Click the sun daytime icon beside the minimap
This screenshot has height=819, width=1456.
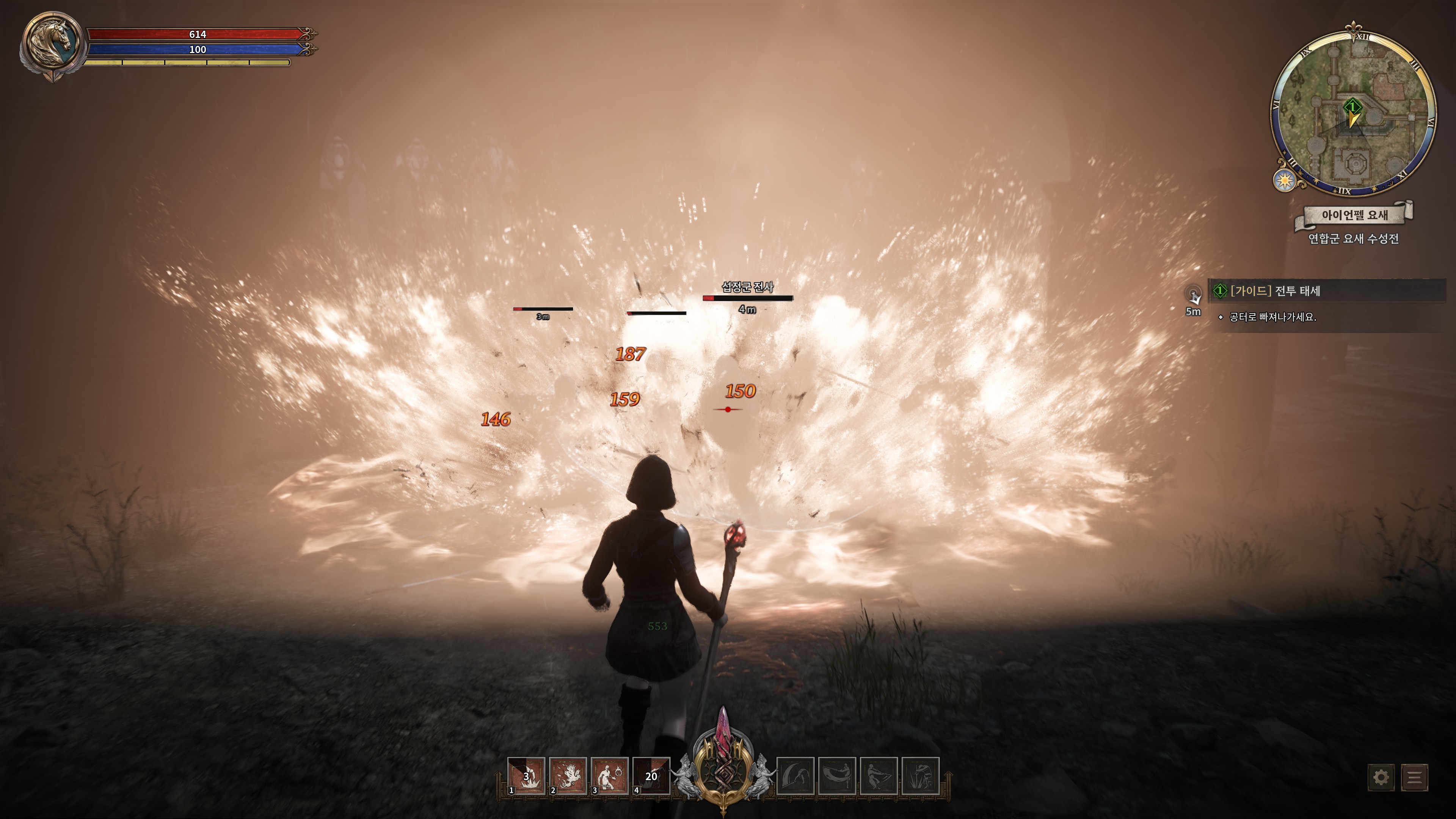[1285, 180]
